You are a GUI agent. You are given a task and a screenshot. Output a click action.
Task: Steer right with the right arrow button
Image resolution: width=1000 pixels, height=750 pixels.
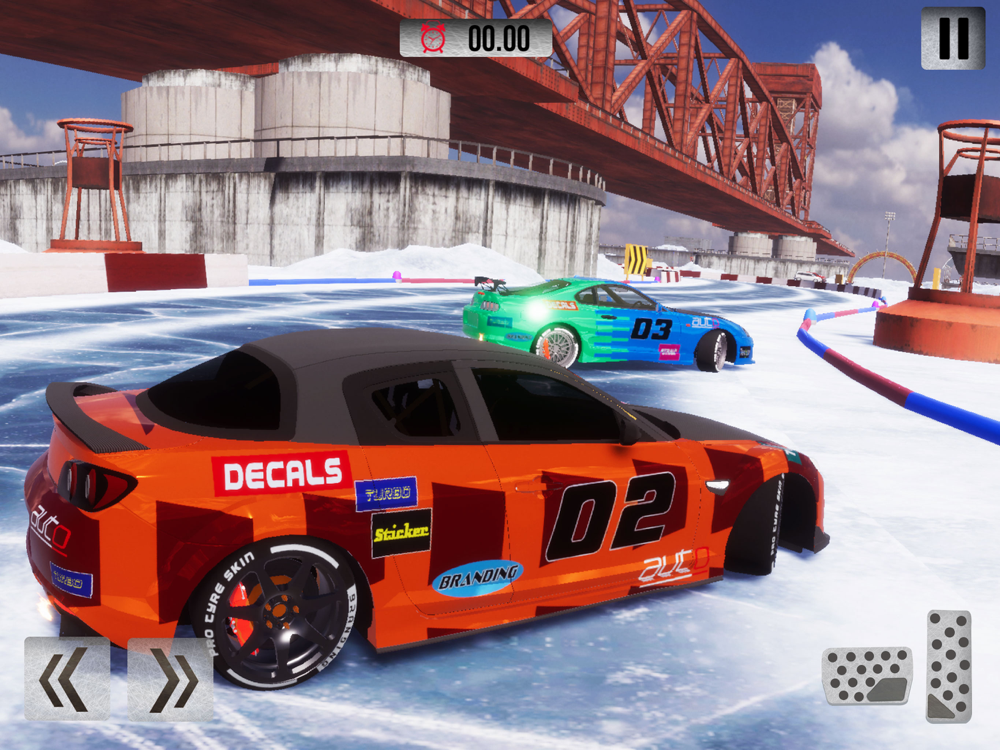170,679
